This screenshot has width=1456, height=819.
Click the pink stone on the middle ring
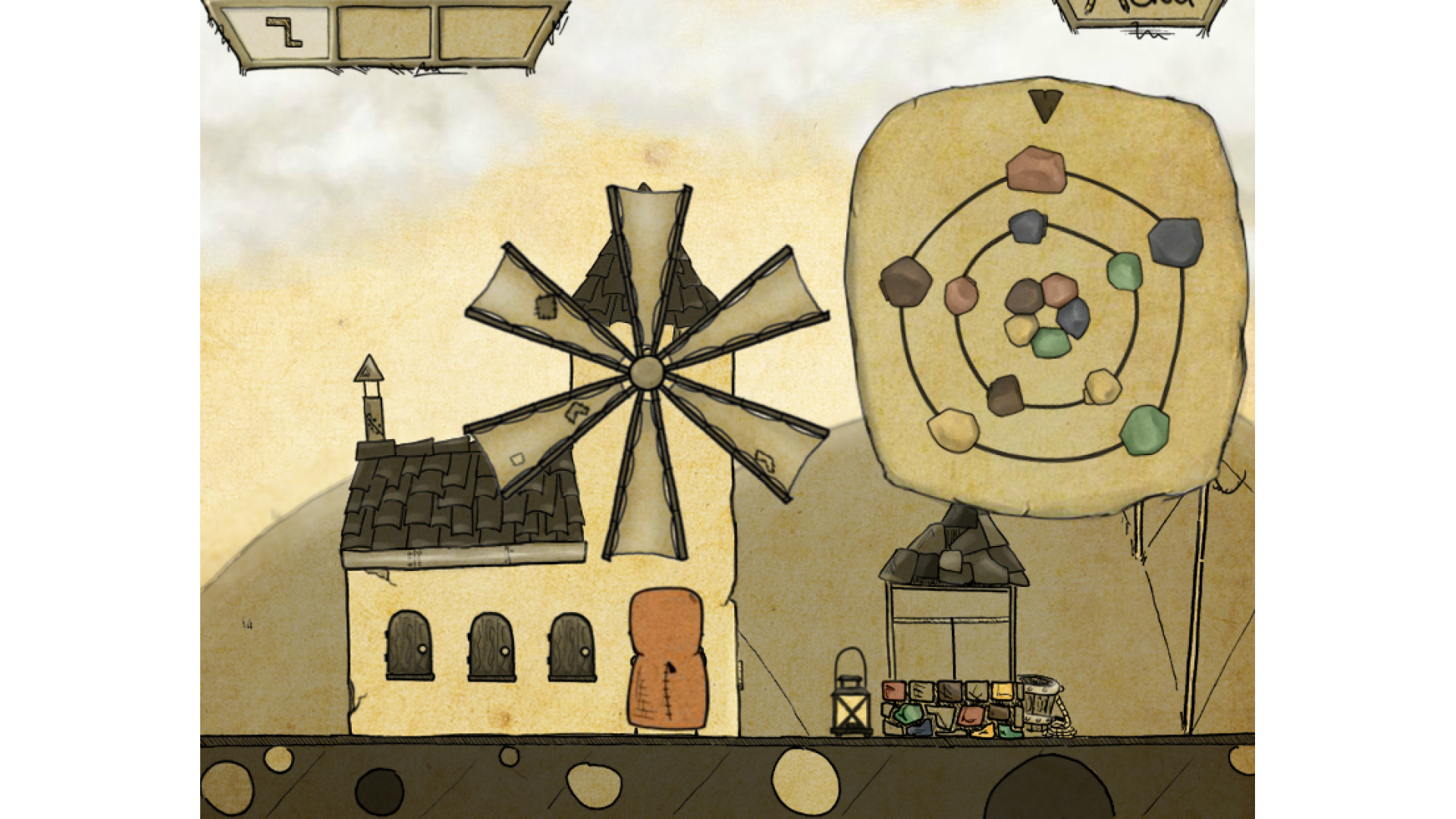tap(961, 294)
